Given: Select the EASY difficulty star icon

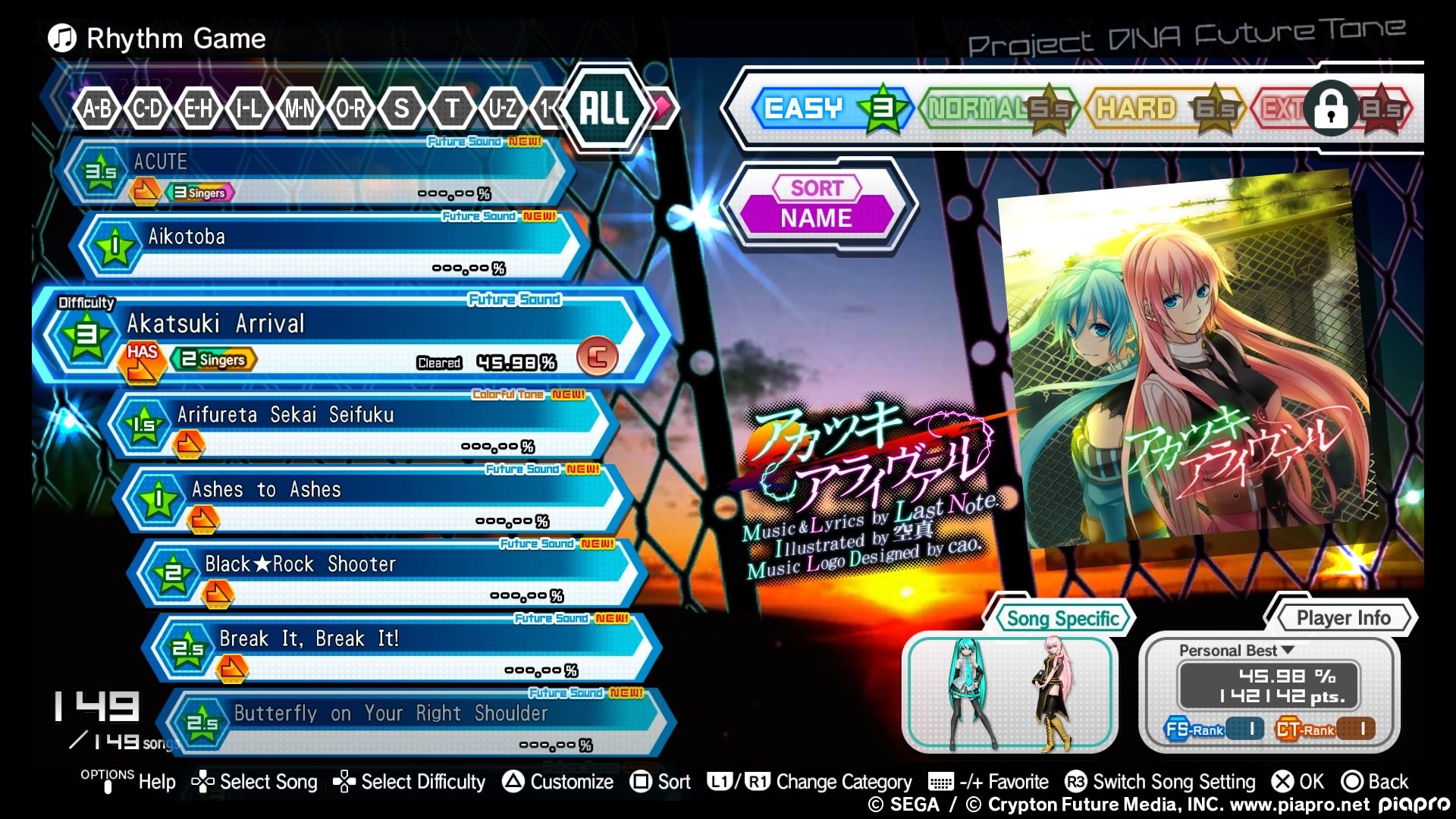Looking at the screenshot, I should click(x=882, y=108).
